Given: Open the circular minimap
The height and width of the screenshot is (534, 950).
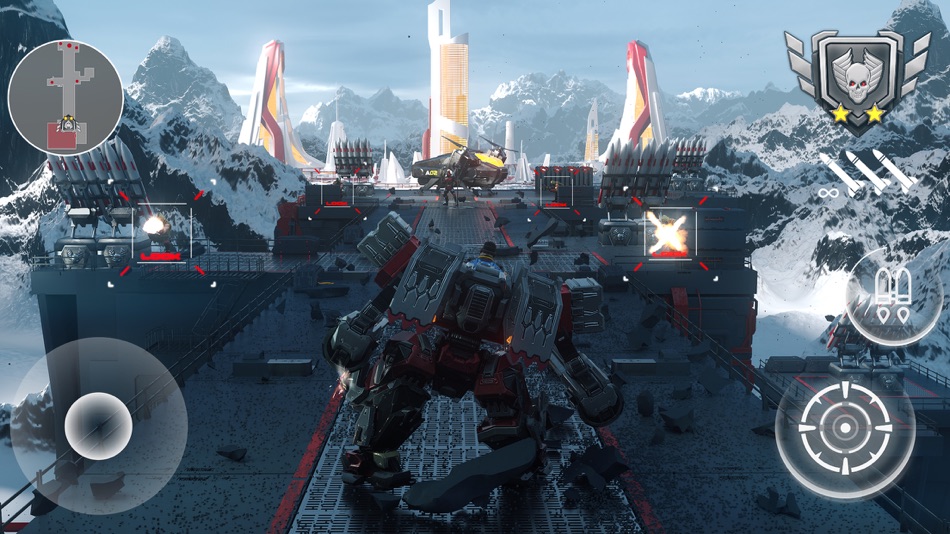Looking at the screenshot, I should 66,97.
